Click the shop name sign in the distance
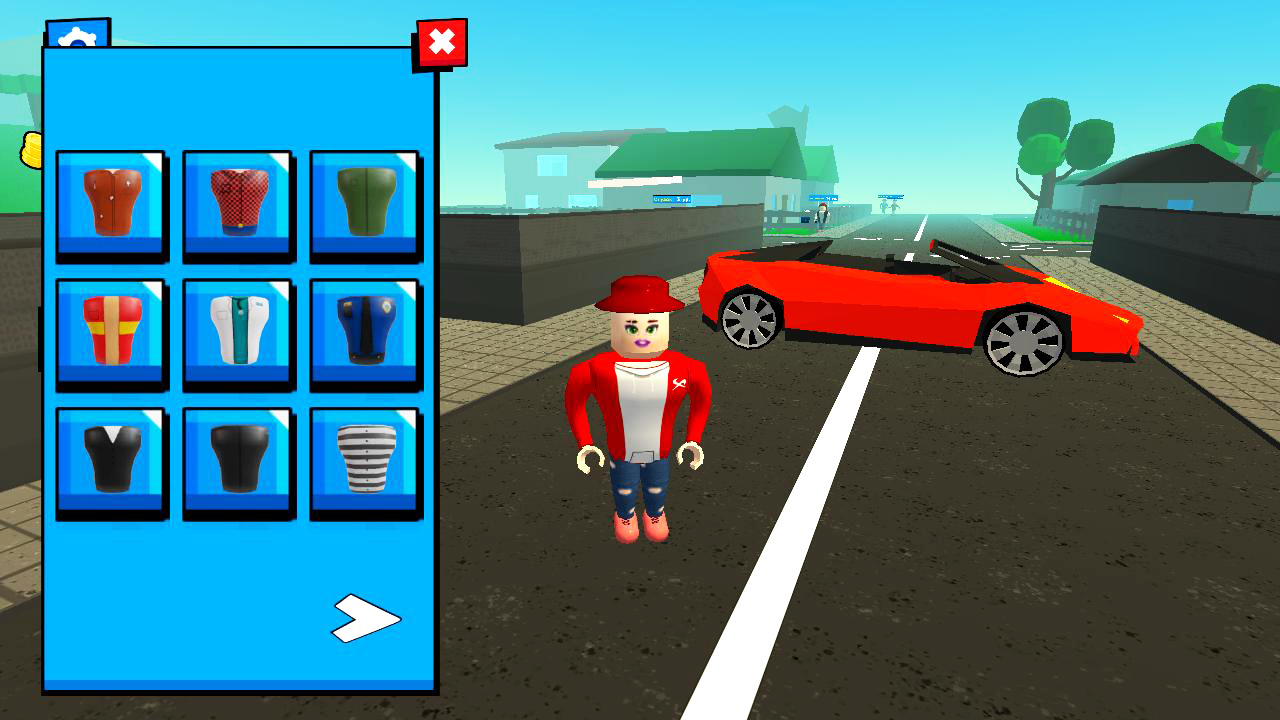1280x720 pixels. click(x=670, y=198)
